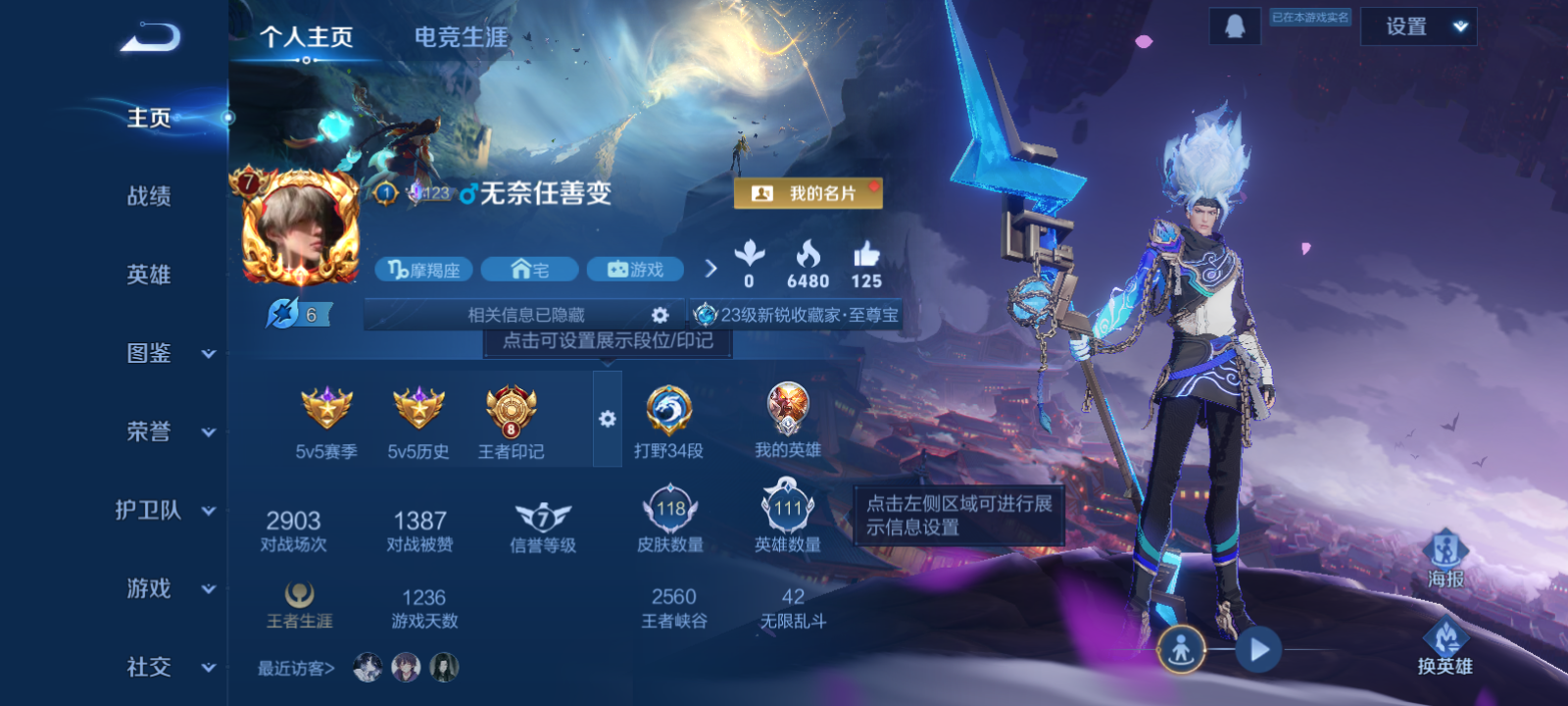Click the 我的名片 button
The image size is (1568, 706).
point(806,194)
